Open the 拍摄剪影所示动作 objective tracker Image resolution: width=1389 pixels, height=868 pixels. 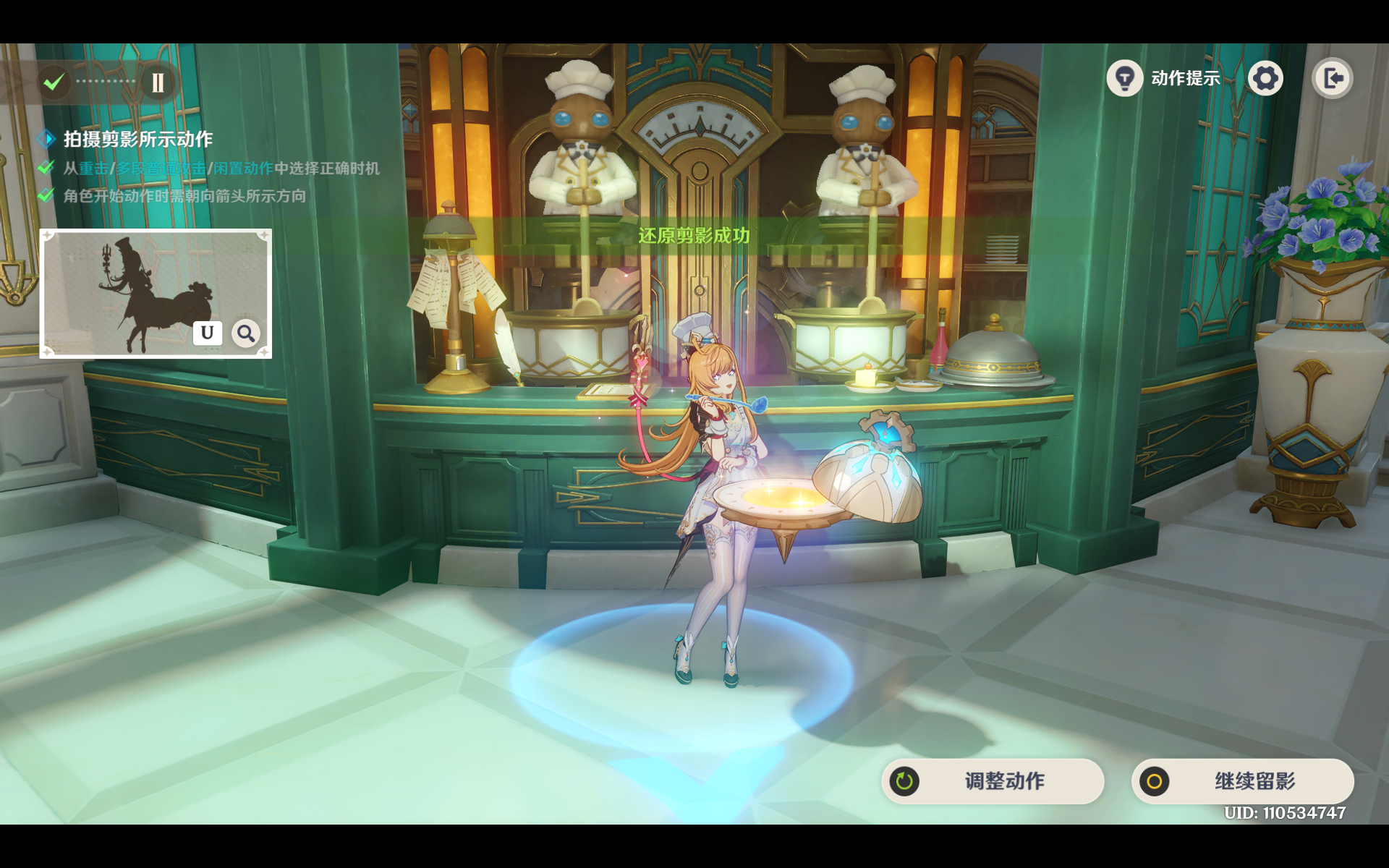tap(137, 139)
